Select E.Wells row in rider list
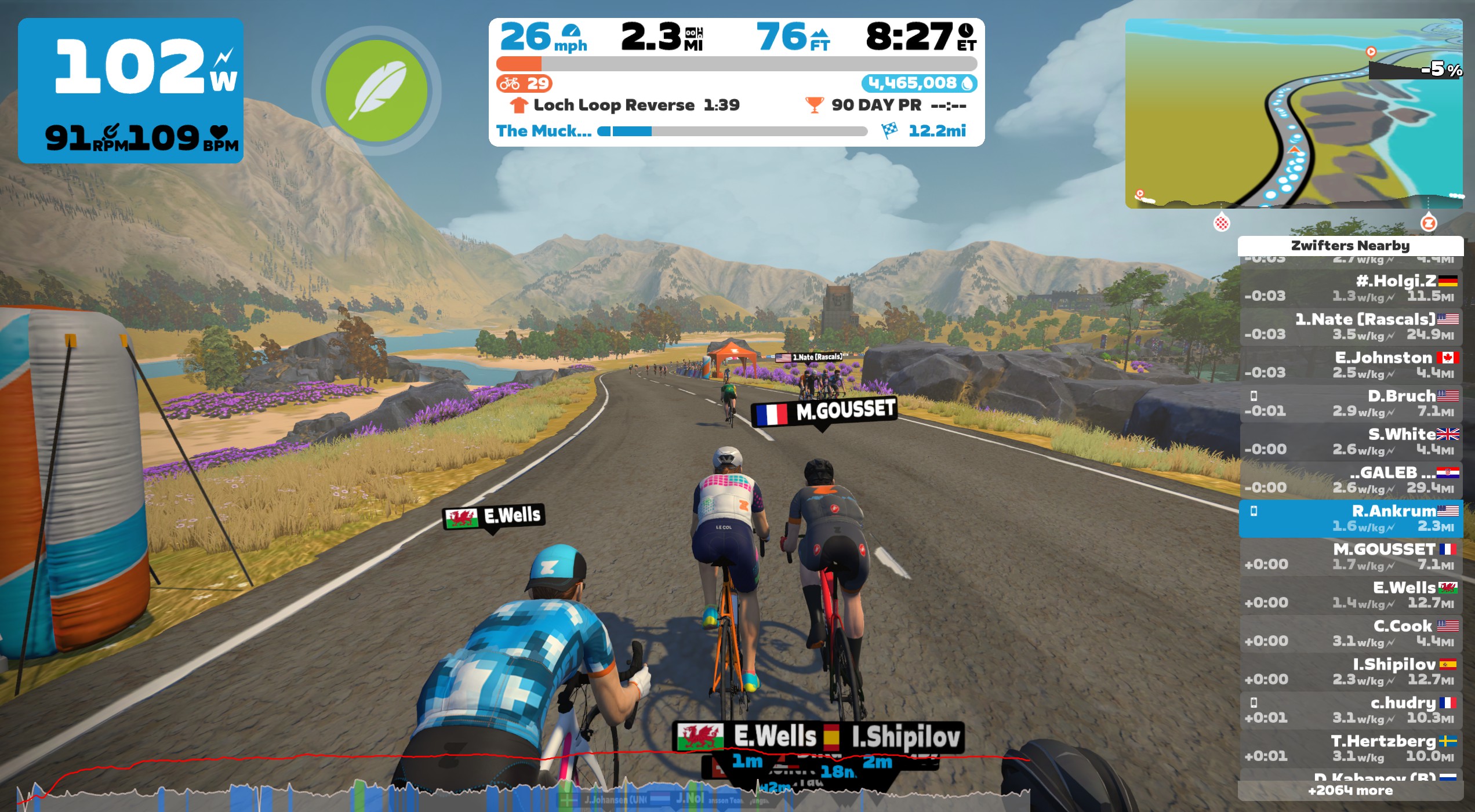The height and width of the screenshot is (812, 1475). [1350, 595]
